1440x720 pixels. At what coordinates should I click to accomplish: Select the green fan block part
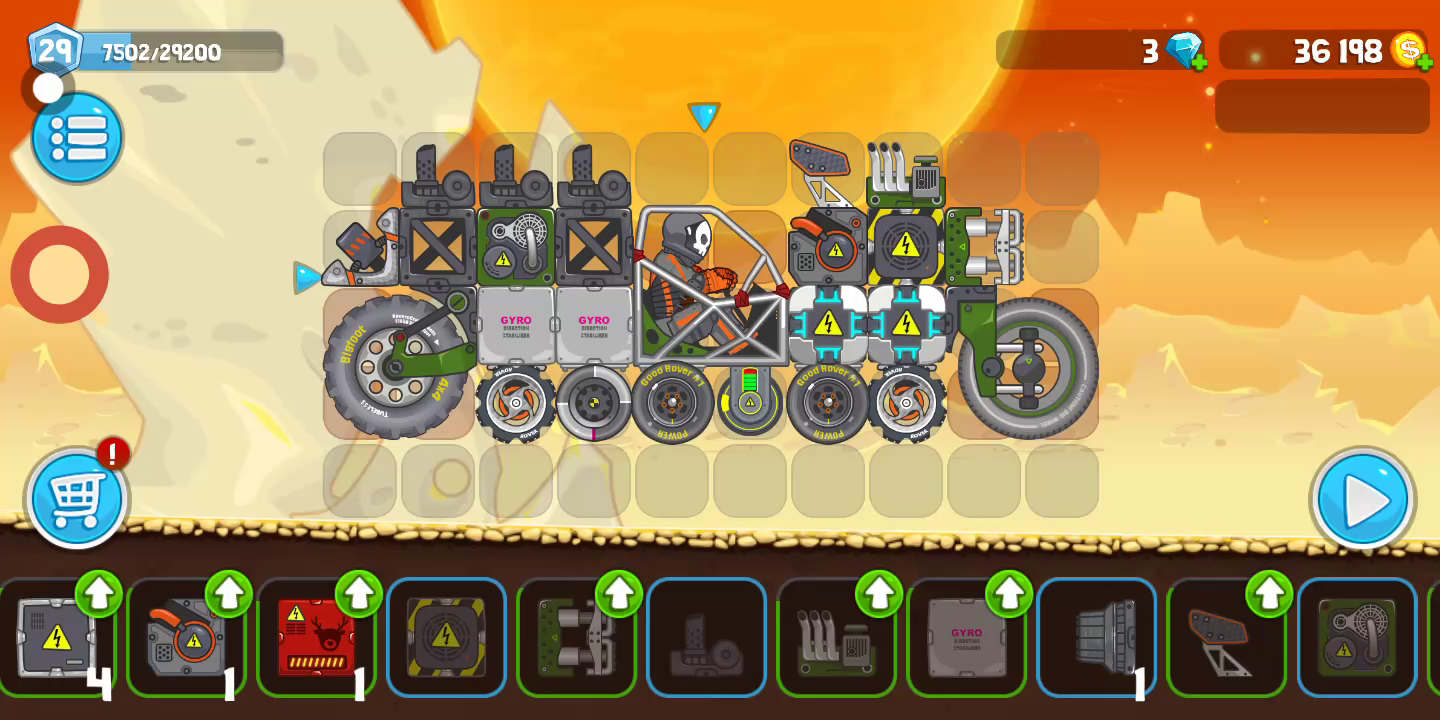click(x=1356, y=637)
